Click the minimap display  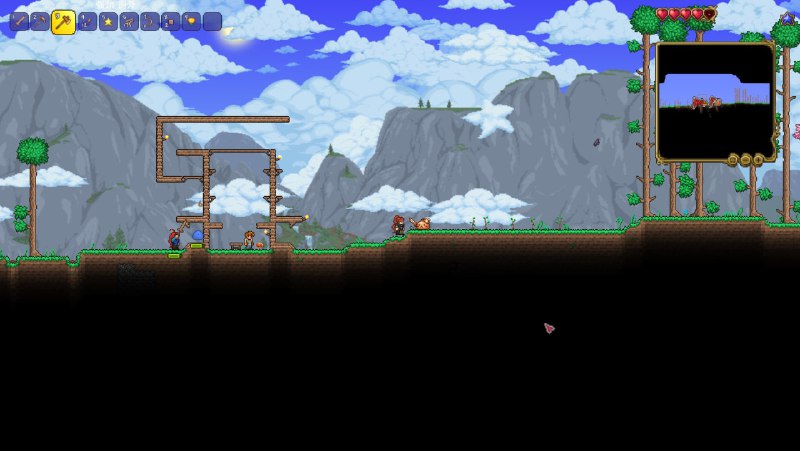(715, 101)
